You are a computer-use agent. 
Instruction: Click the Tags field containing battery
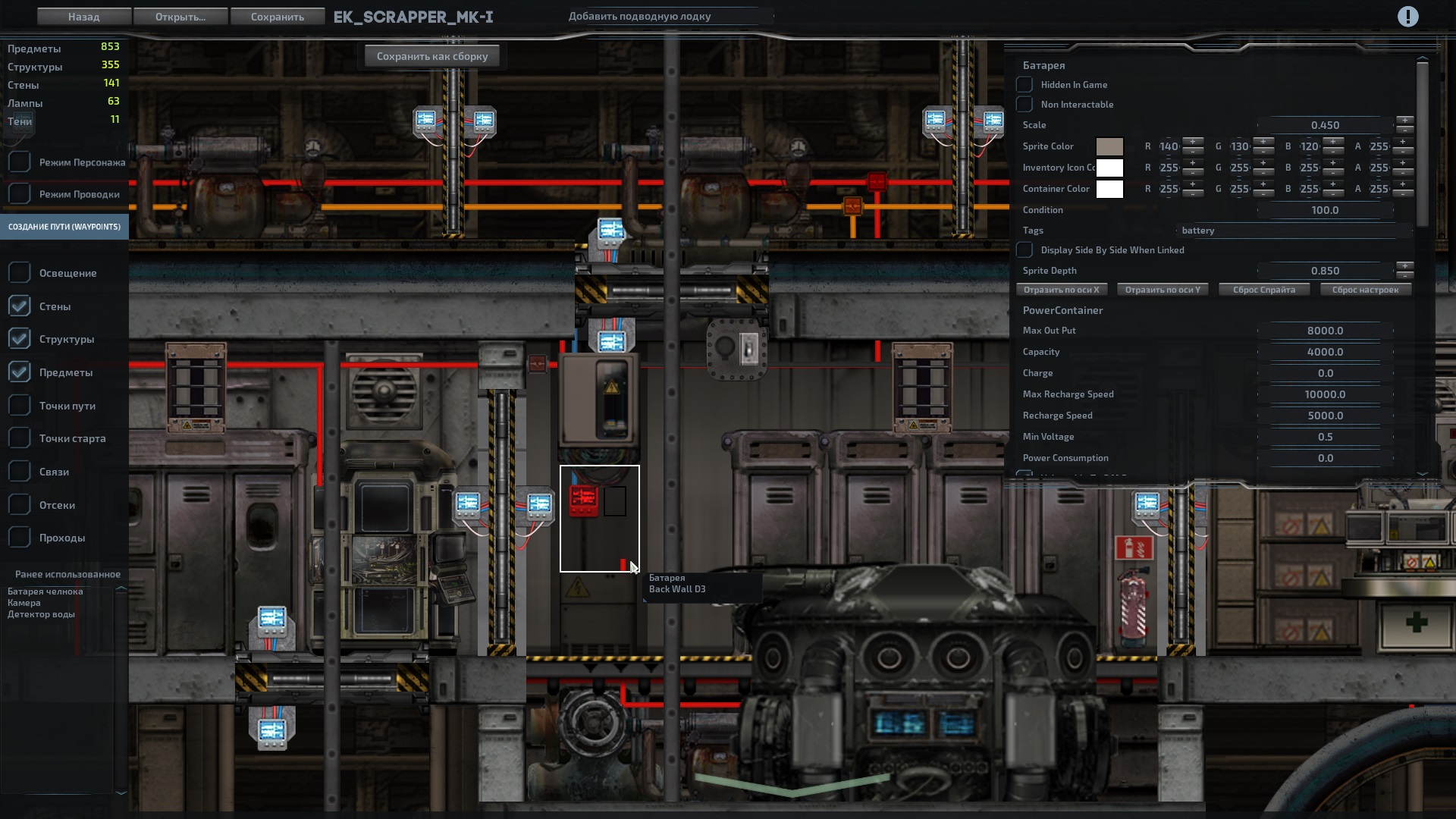click(1289, 231)
